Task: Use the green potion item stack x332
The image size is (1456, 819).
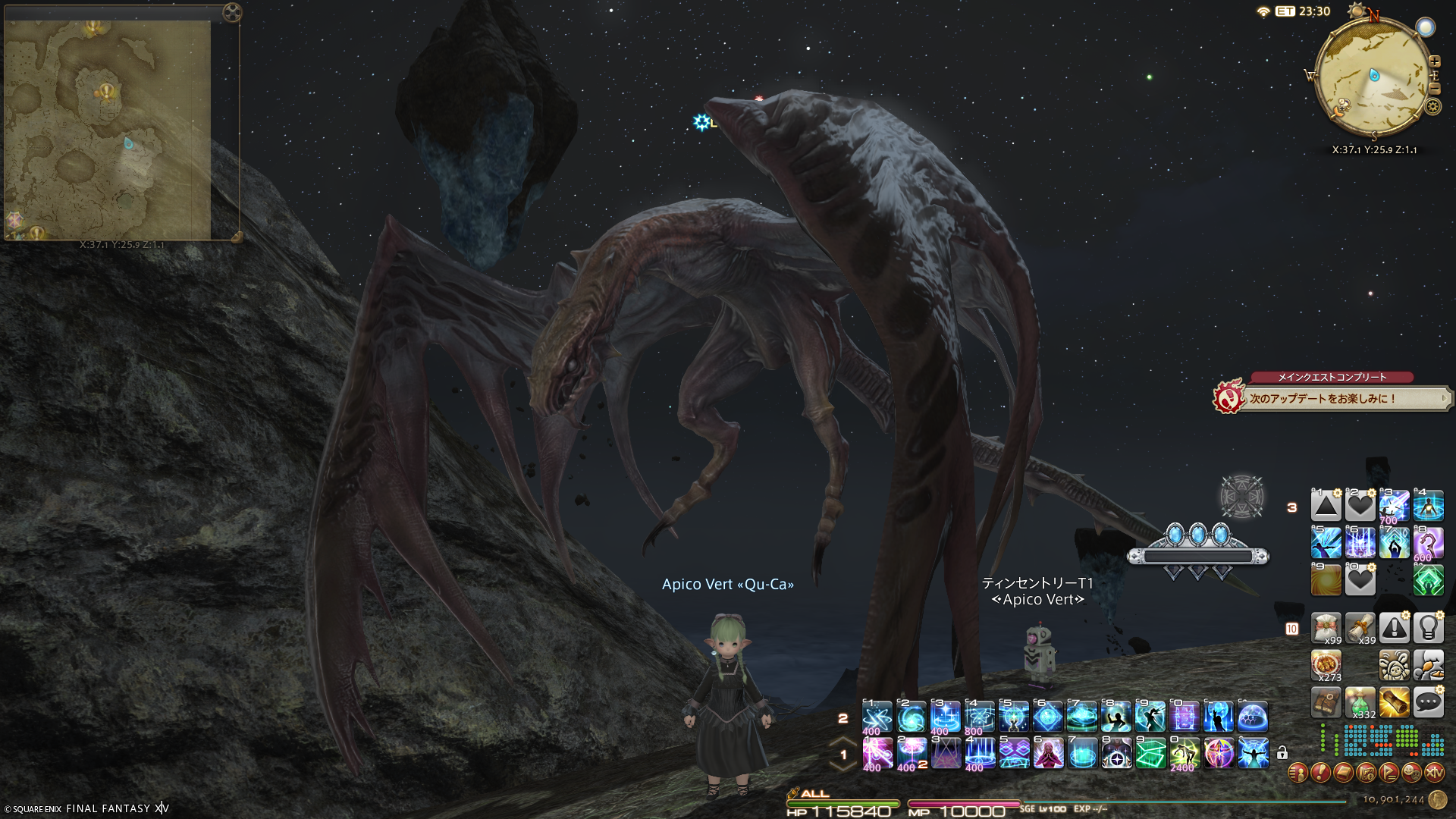Action: [1360, 703]
